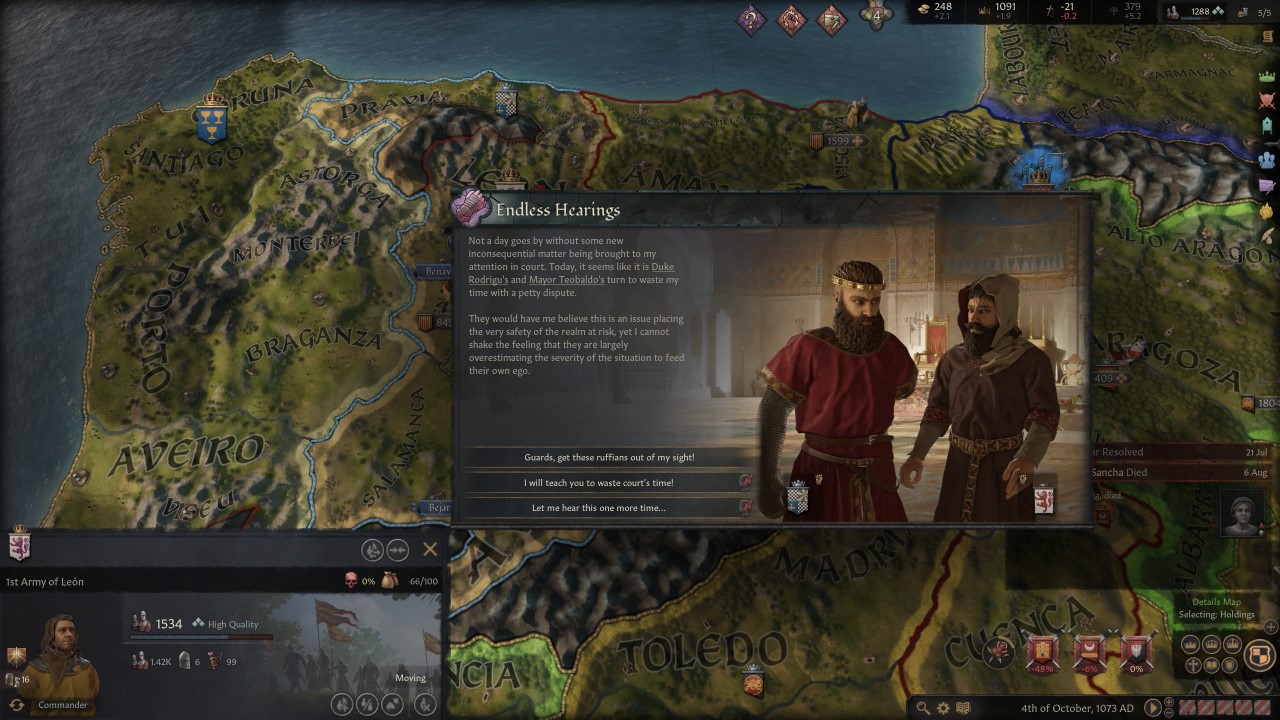Select "I will teach you to waste court's time!"
The width and height of the screenshot is (1280, 720).
point(600,482)
